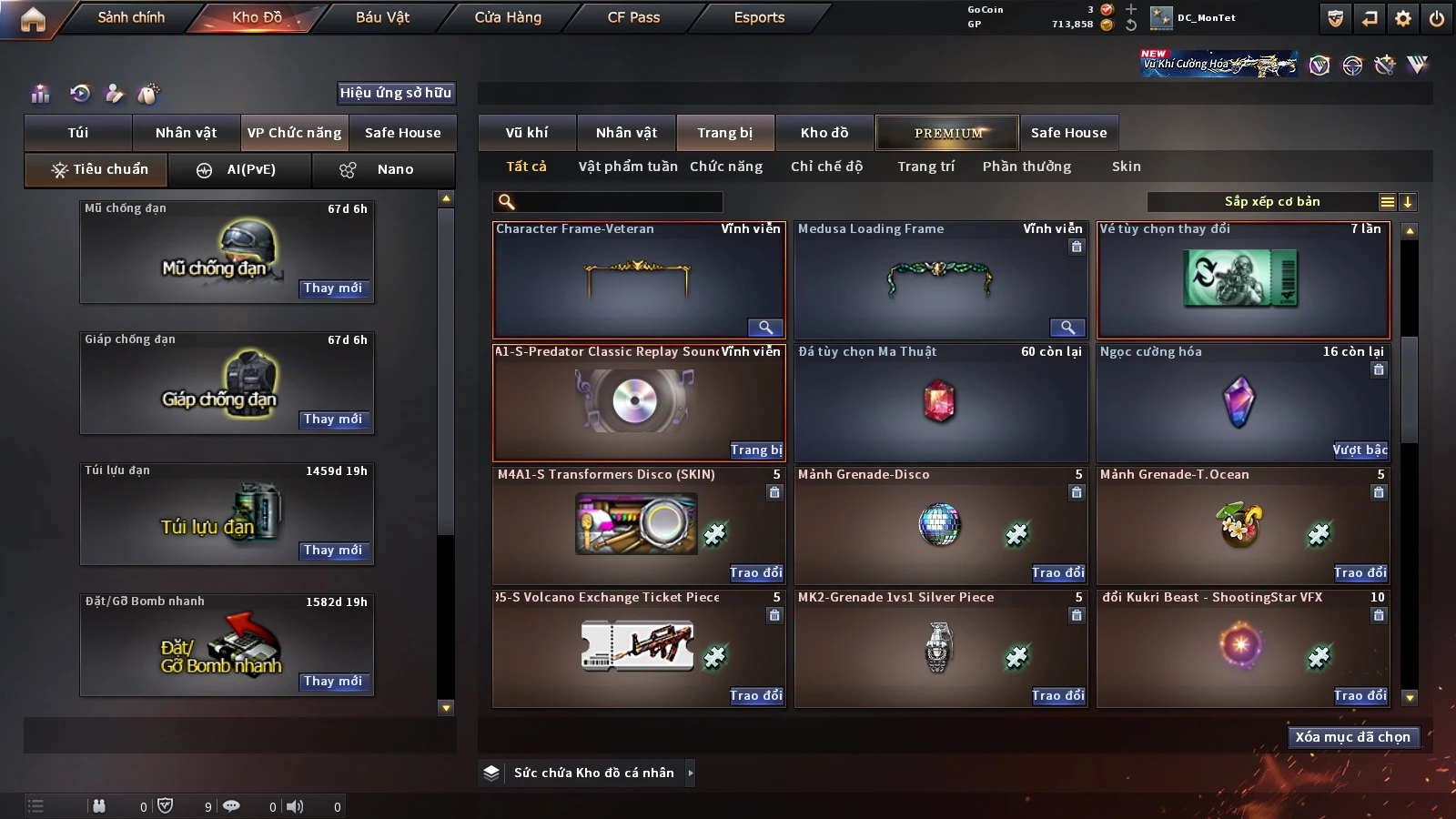Viewport: 1456px width, 819px height.
Task: Open the CF Pass page
Action: pos(633,17)
